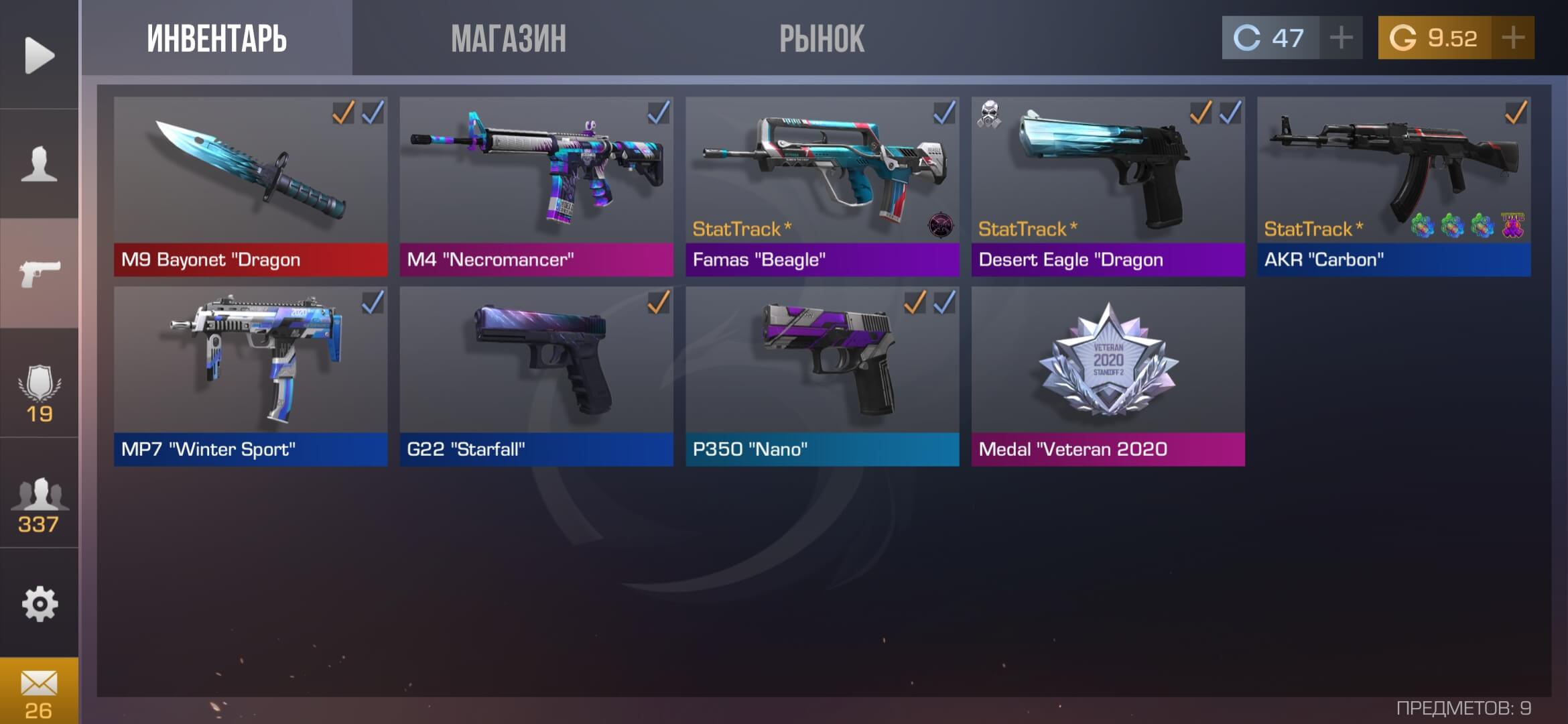Screen dimensions: 1568x724
Task: Select the Famas "Beagle" item
Action: click(x=822, y=186)
